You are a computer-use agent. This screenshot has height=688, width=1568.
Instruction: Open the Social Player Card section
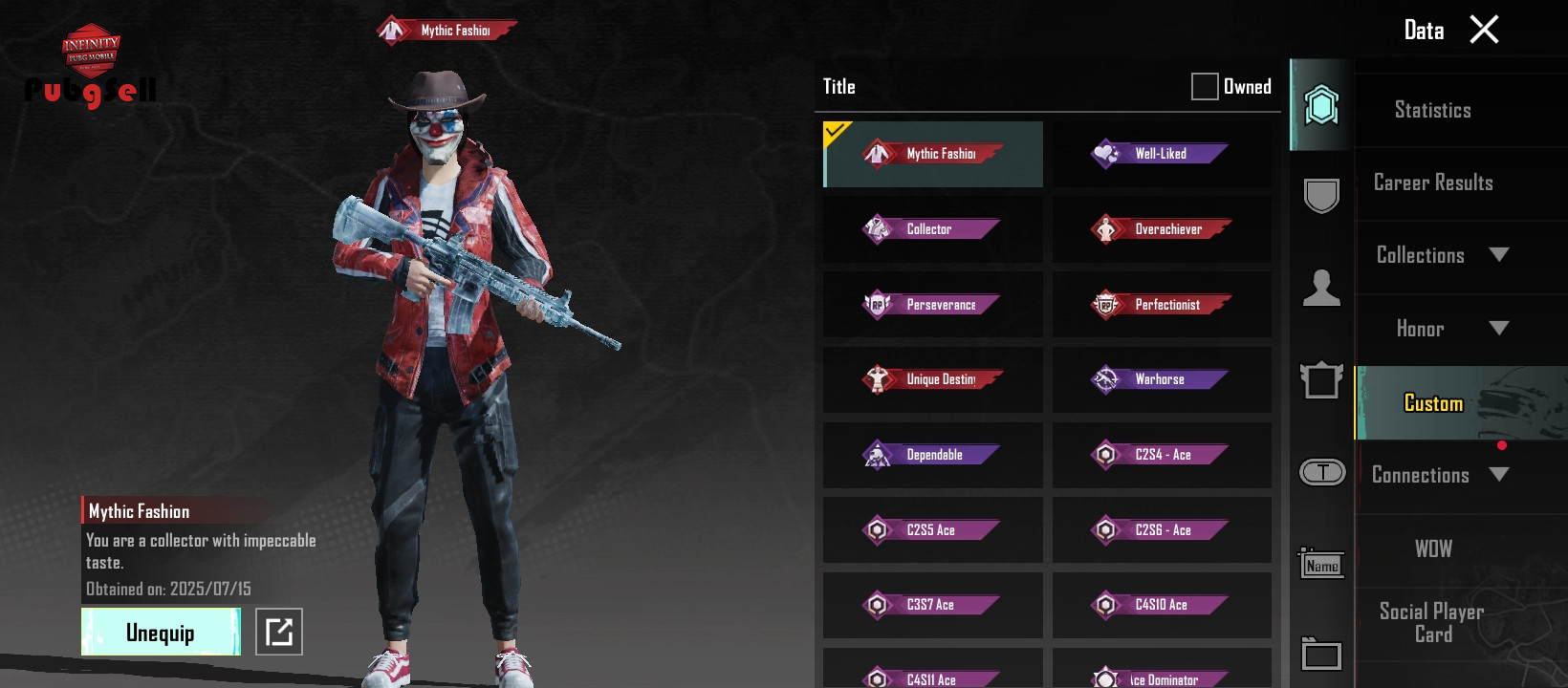coord(1432,623)
